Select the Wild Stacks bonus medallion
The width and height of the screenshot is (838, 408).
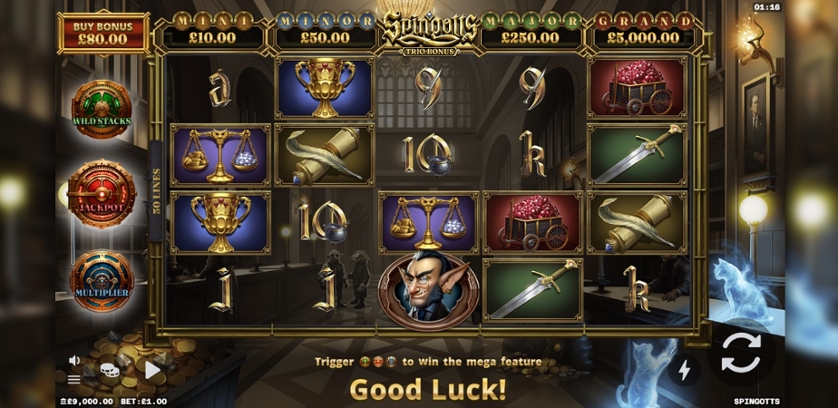click(101, 108)
